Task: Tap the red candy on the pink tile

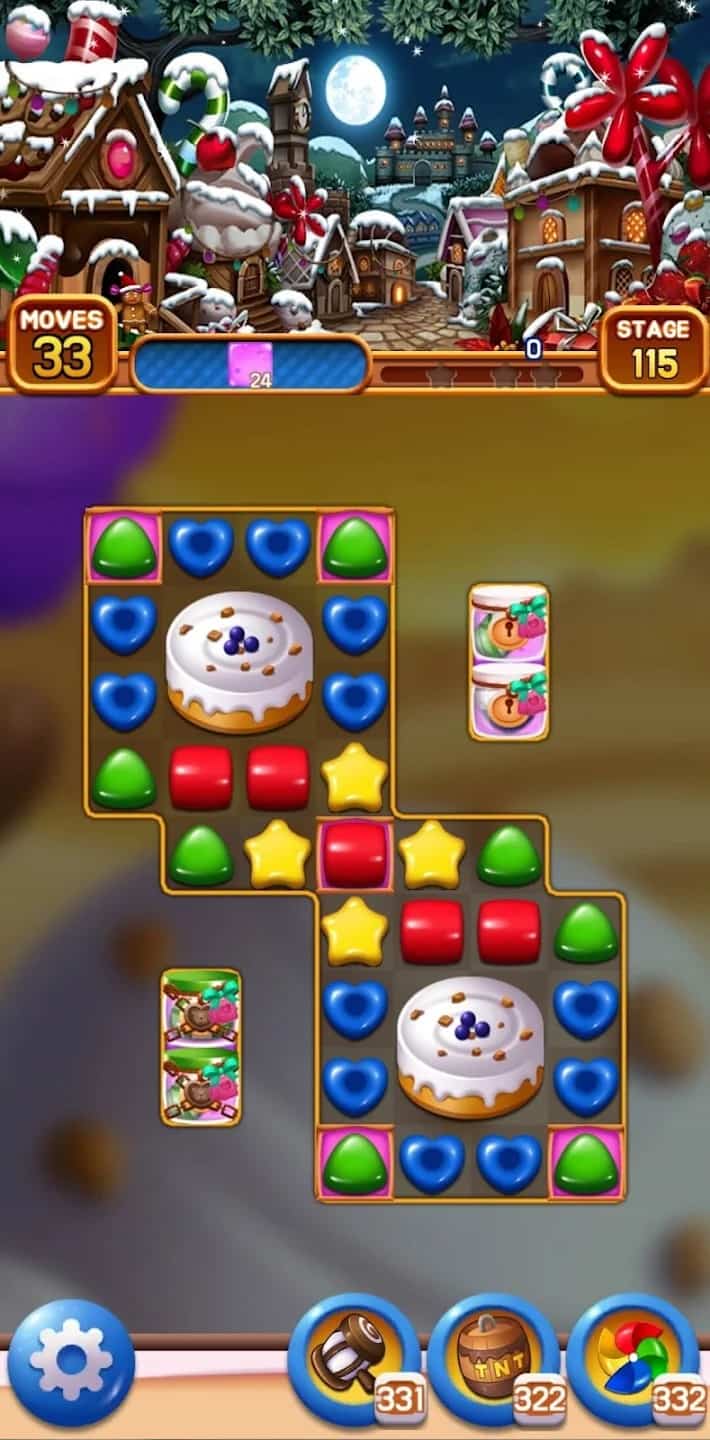Action: [355, 855]
